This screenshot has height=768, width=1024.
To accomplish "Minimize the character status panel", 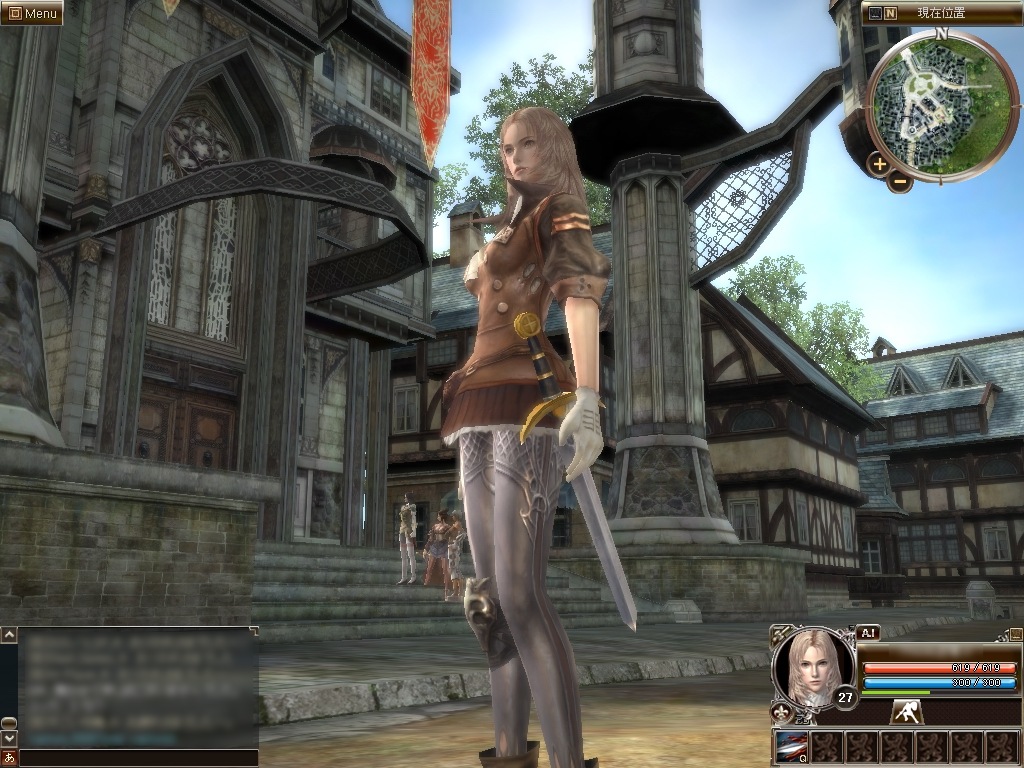I will click(1015, 634).
